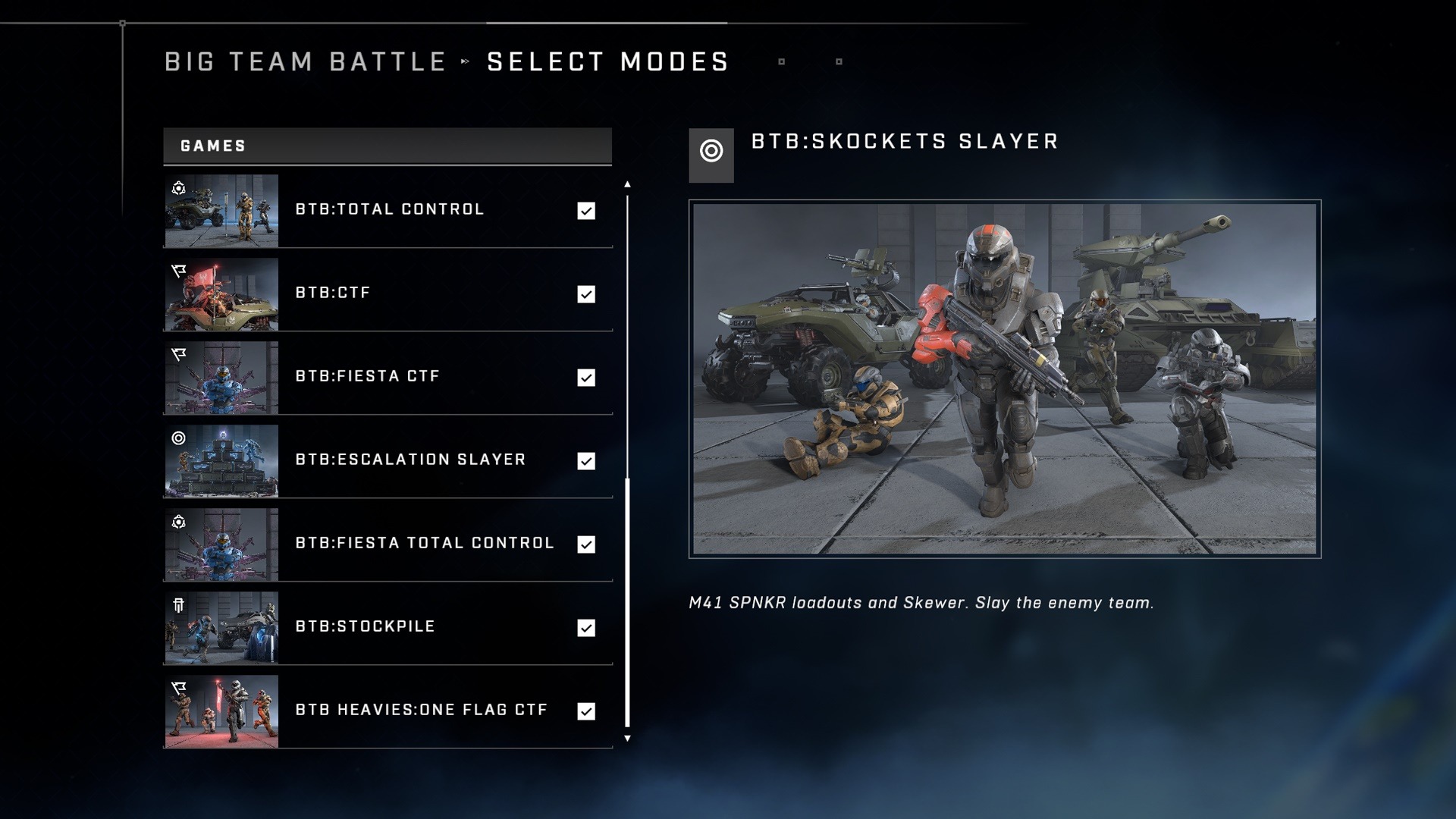Uncheck BTB Heavies:One Flag CTF
The height and width of the screenshot is (819, 1456).
pyautogui.click(x=586, y=711)
